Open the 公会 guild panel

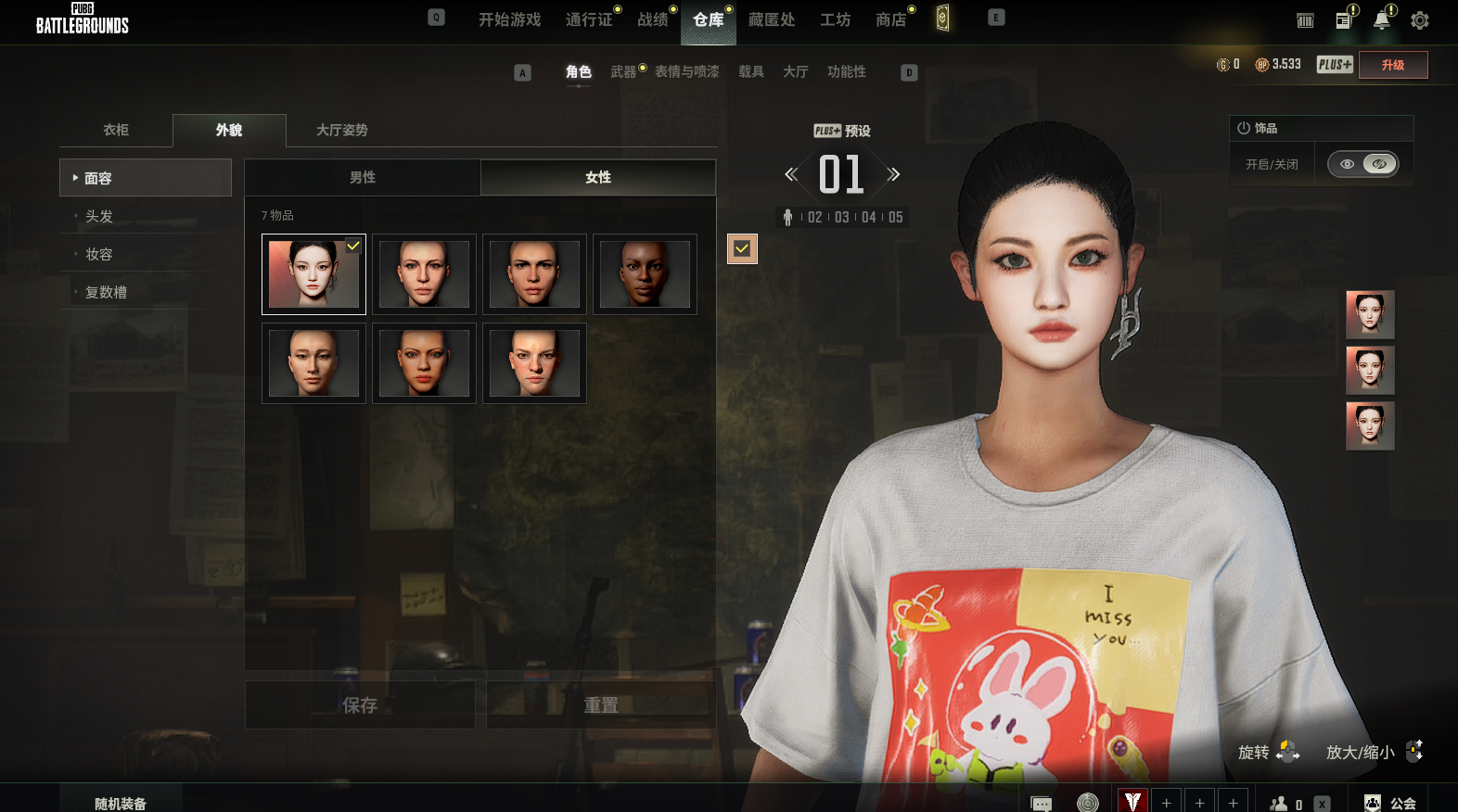click(1391, 803)
